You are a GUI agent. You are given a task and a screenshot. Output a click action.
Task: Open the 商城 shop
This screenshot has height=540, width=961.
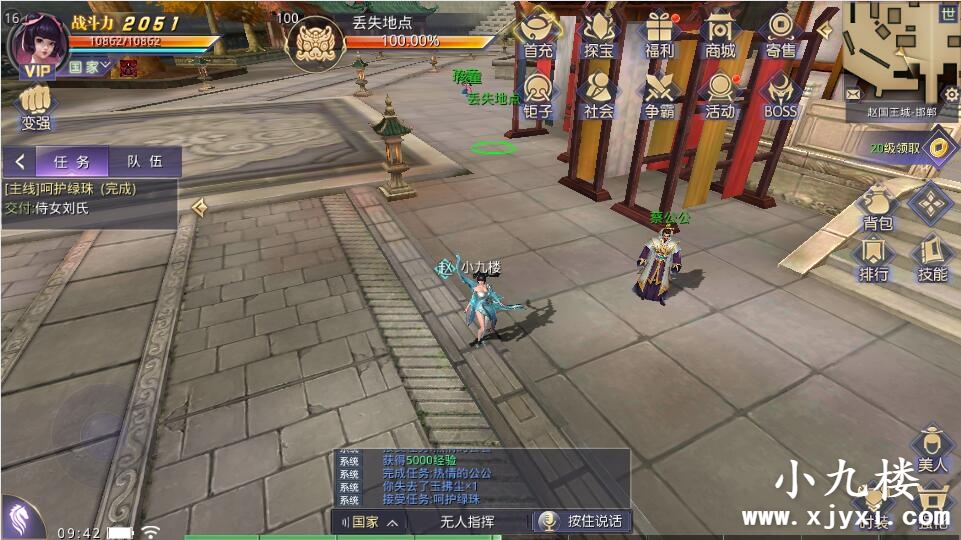[719, 34]
